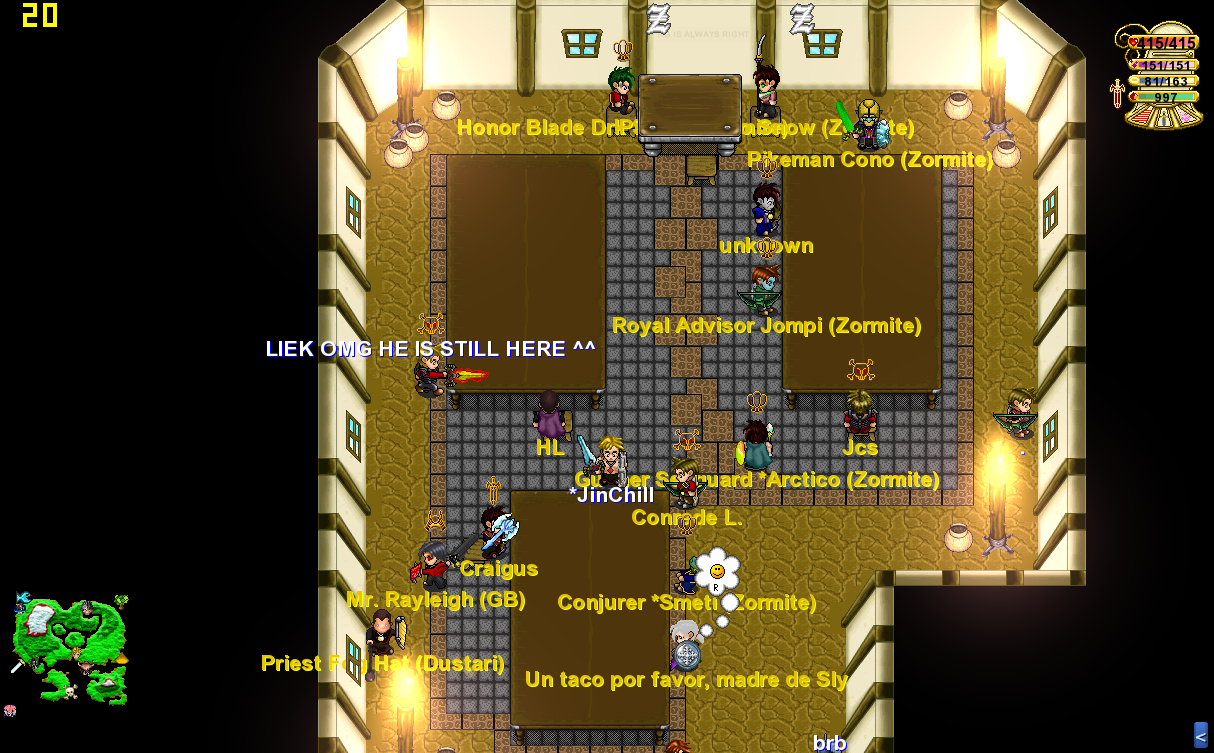Click the blue '<' expand arrow button
Image resolution: width=1214 pixels, height=753 pixels.
(1201, 736)
